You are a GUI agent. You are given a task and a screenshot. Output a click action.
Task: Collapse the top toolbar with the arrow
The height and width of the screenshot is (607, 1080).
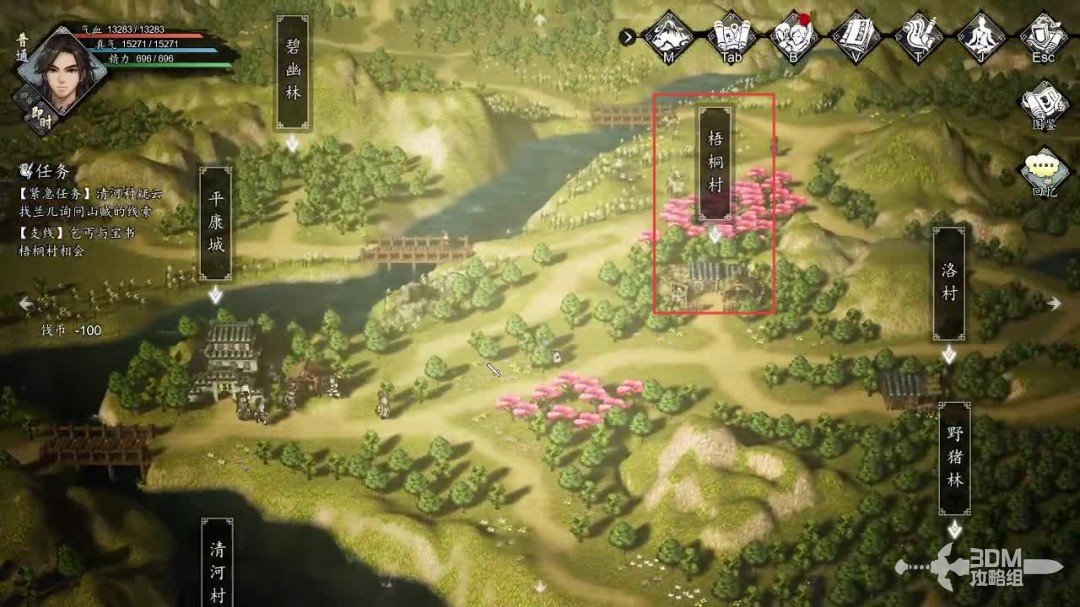[628, 37]
